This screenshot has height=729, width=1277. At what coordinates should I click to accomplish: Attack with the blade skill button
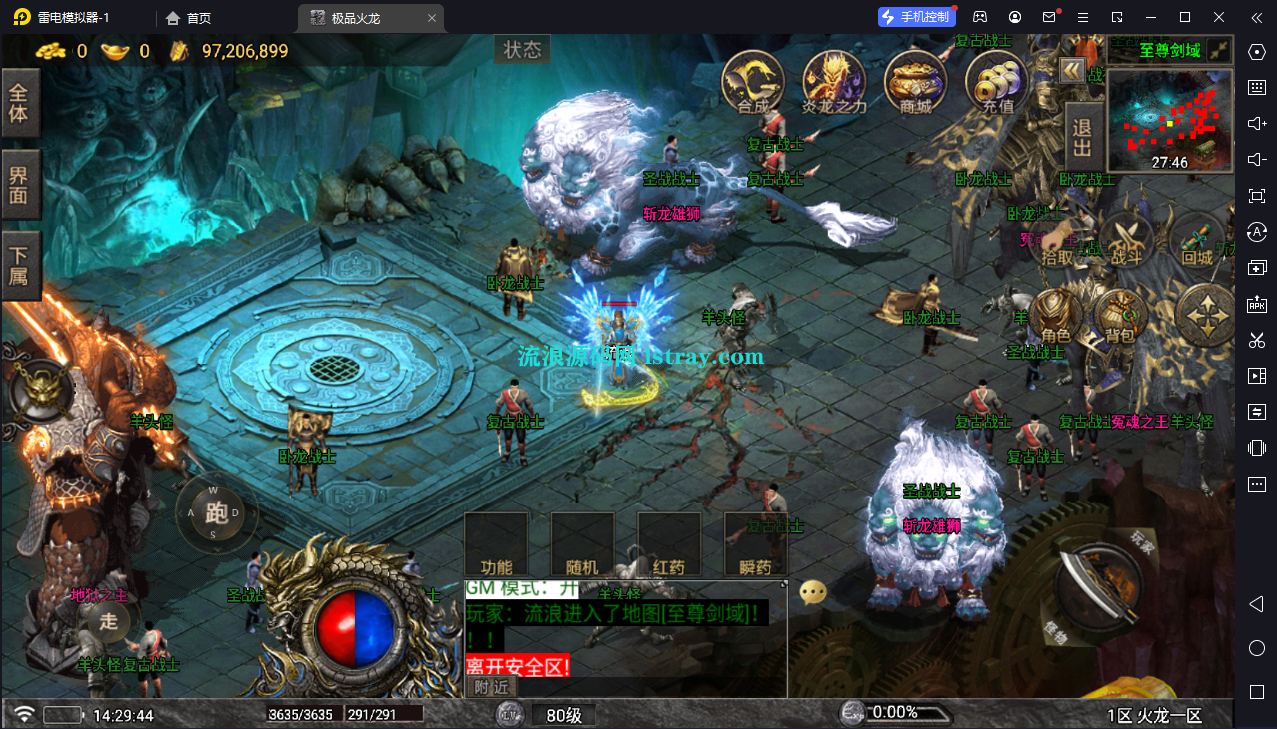click(1096, 582)
